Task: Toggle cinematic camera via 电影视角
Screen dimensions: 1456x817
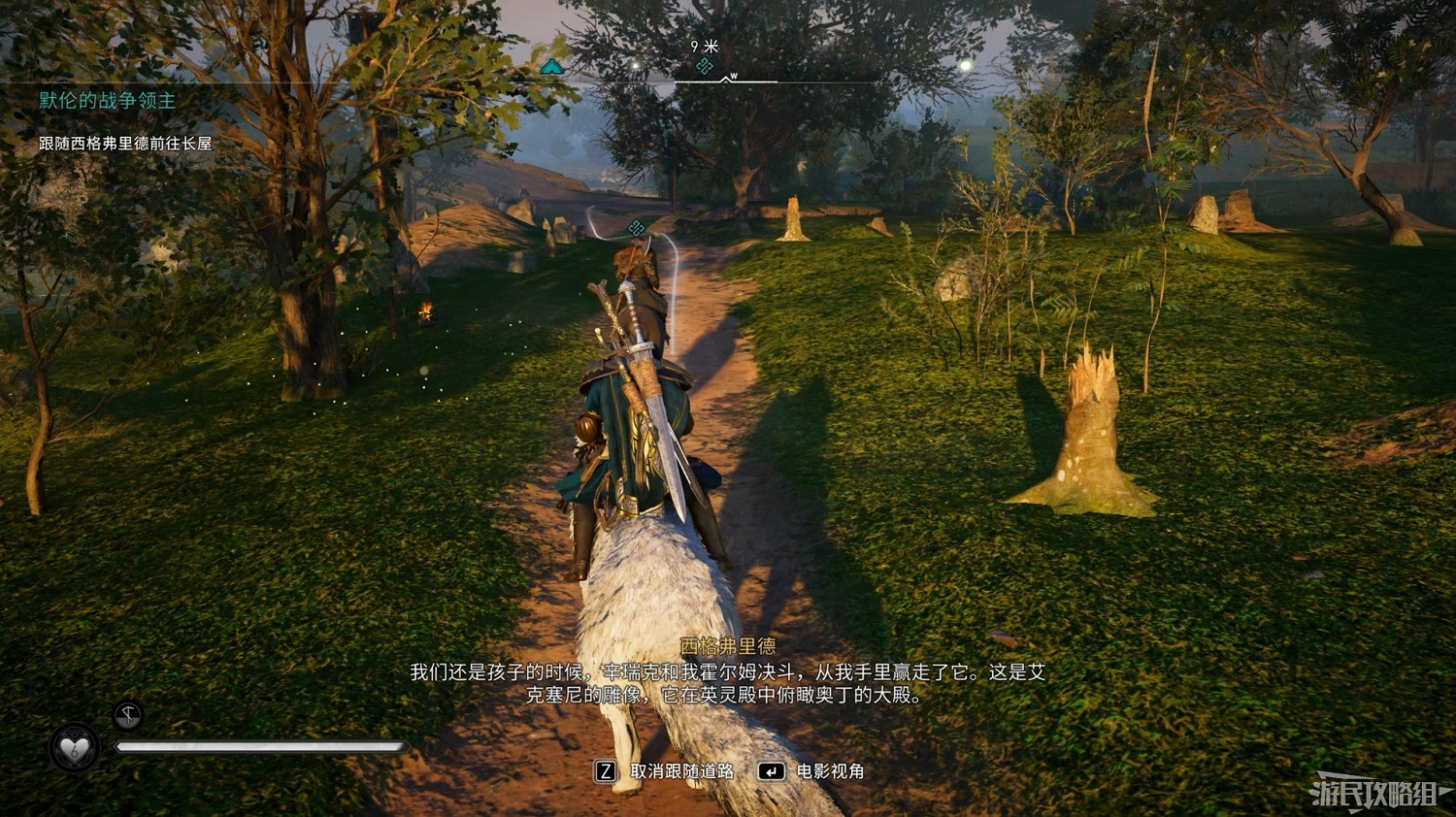Action: pos(831,772)
